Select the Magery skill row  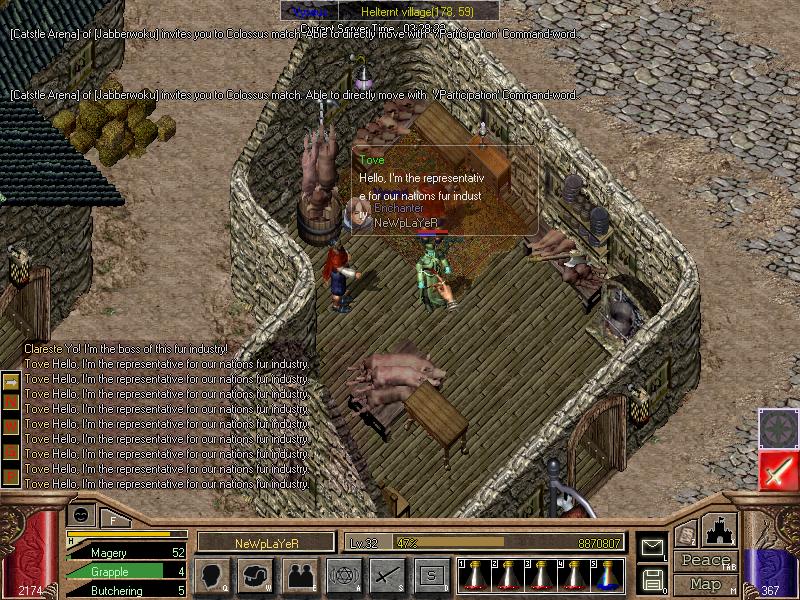127,552
